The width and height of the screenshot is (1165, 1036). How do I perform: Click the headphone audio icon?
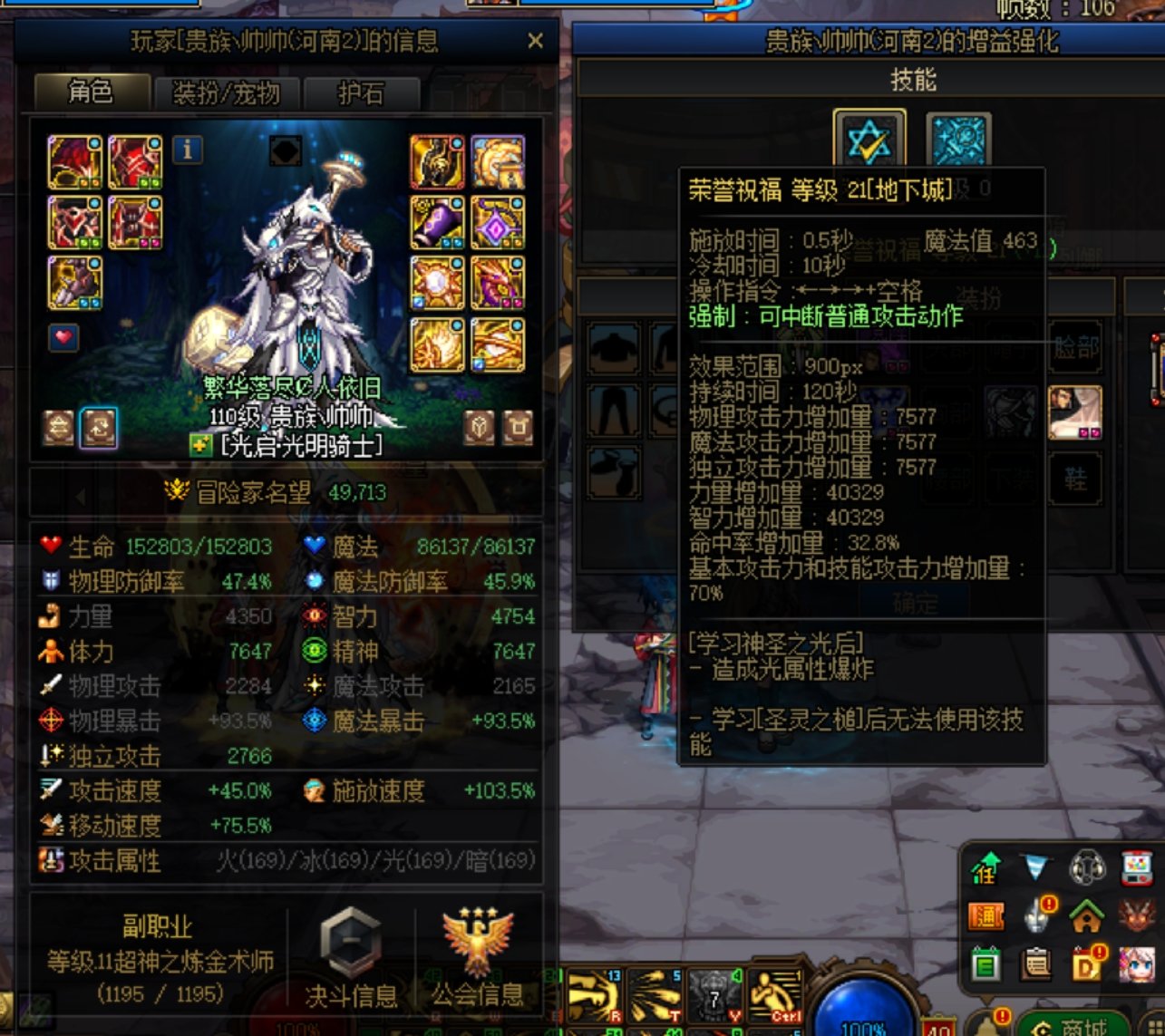point(1087,870)
